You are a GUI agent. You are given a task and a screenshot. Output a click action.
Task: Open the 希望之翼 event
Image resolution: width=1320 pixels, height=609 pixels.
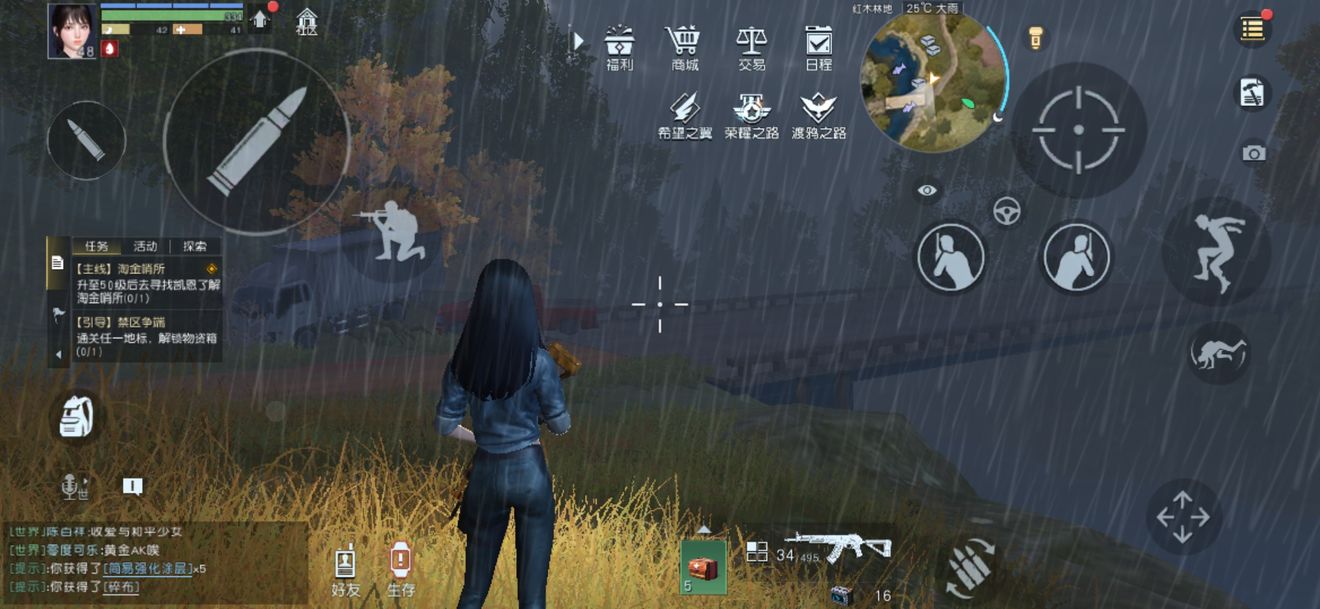[x=685, y=113]
